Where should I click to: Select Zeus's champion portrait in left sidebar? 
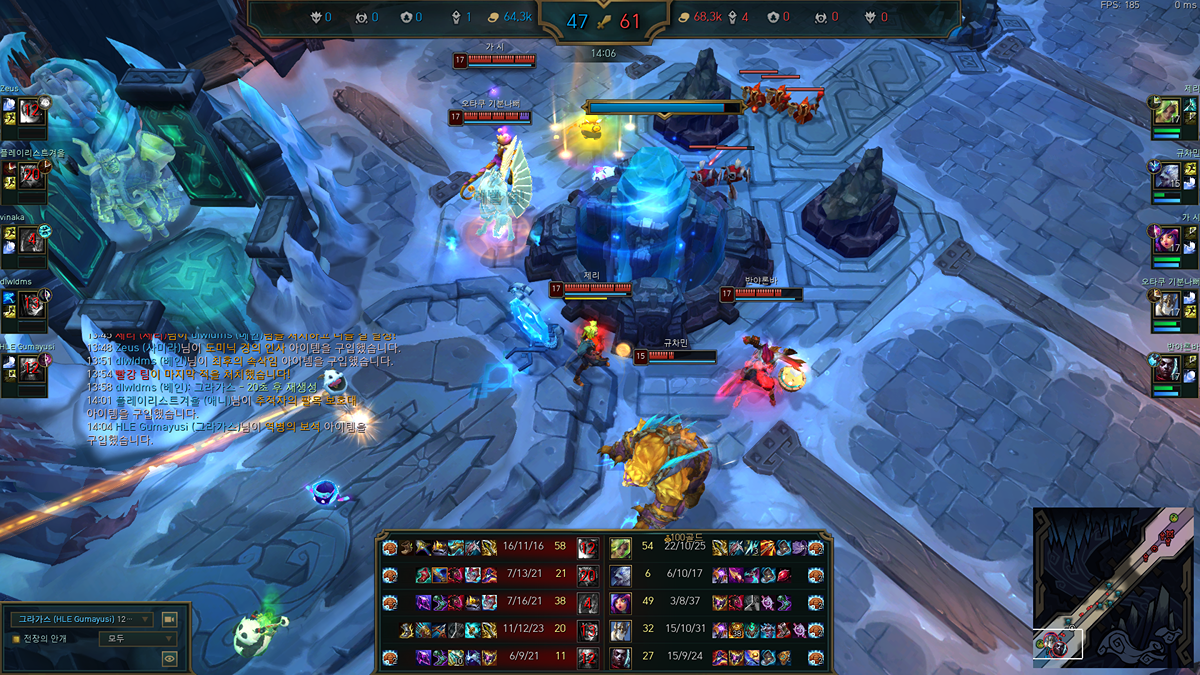[32, 110]
